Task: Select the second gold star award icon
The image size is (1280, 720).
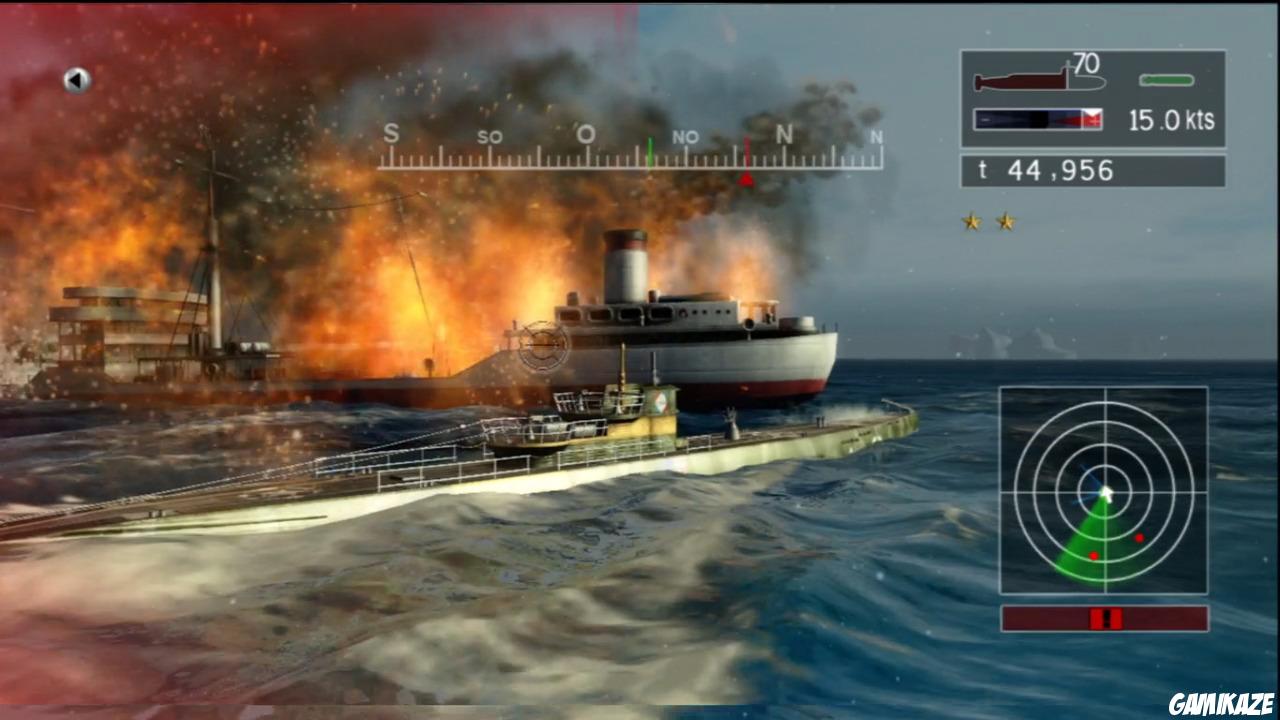Action: click(x=1004, y=219)
